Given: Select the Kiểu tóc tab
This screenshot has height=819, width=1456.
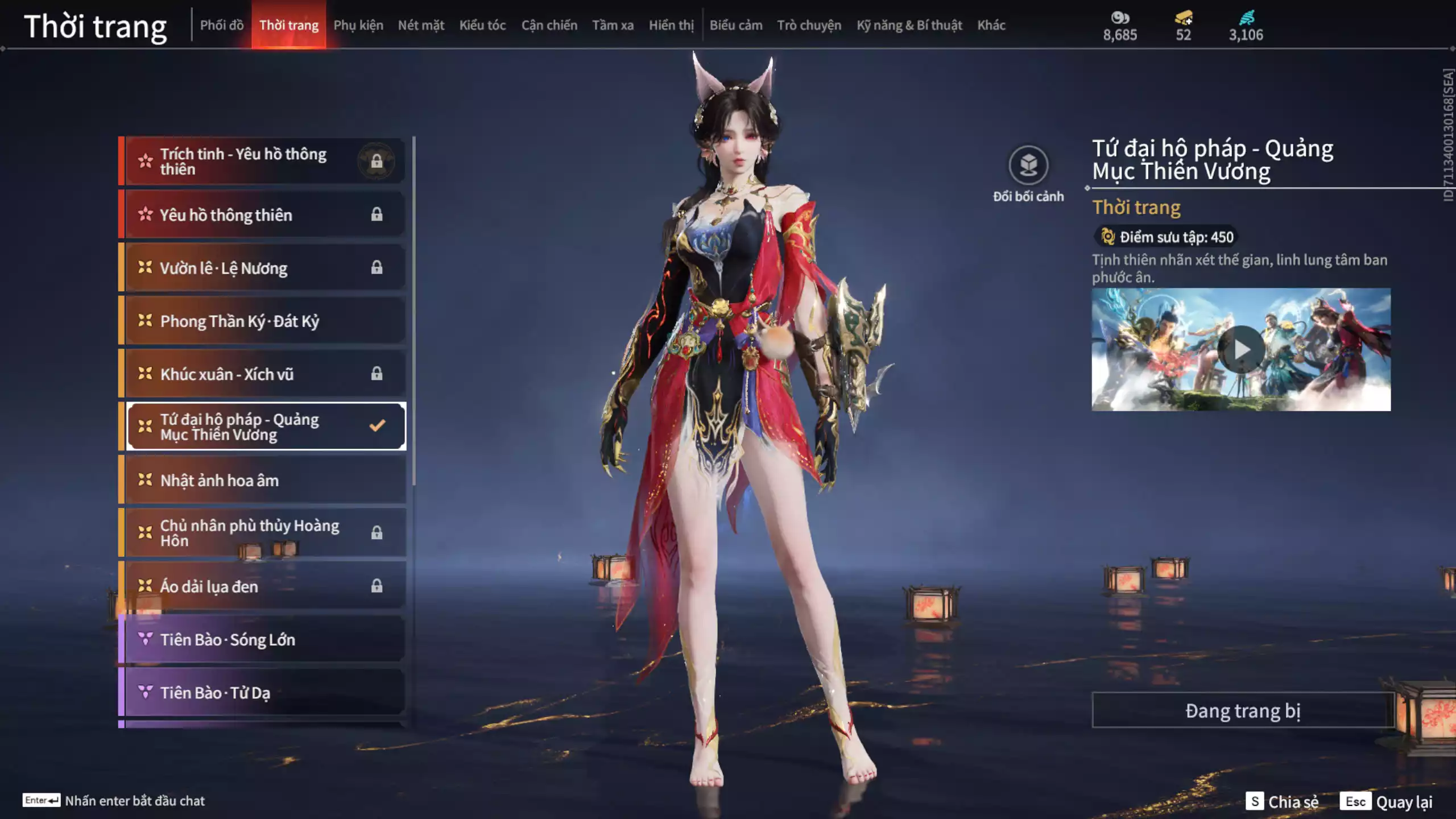Looking at the screenshot, I should pos(482,26).
